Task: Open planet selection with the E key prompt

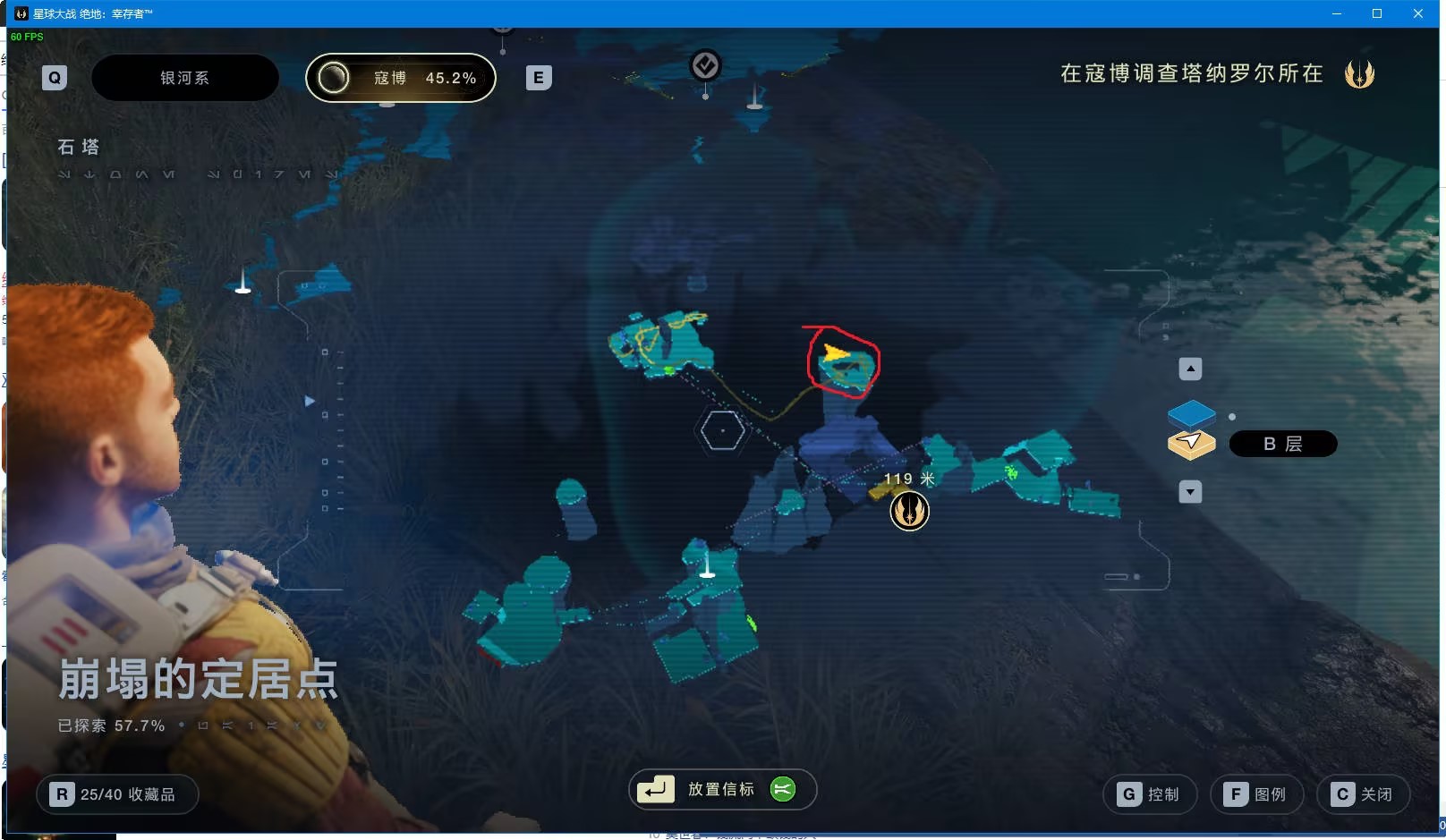Action: tap(537, 78)
